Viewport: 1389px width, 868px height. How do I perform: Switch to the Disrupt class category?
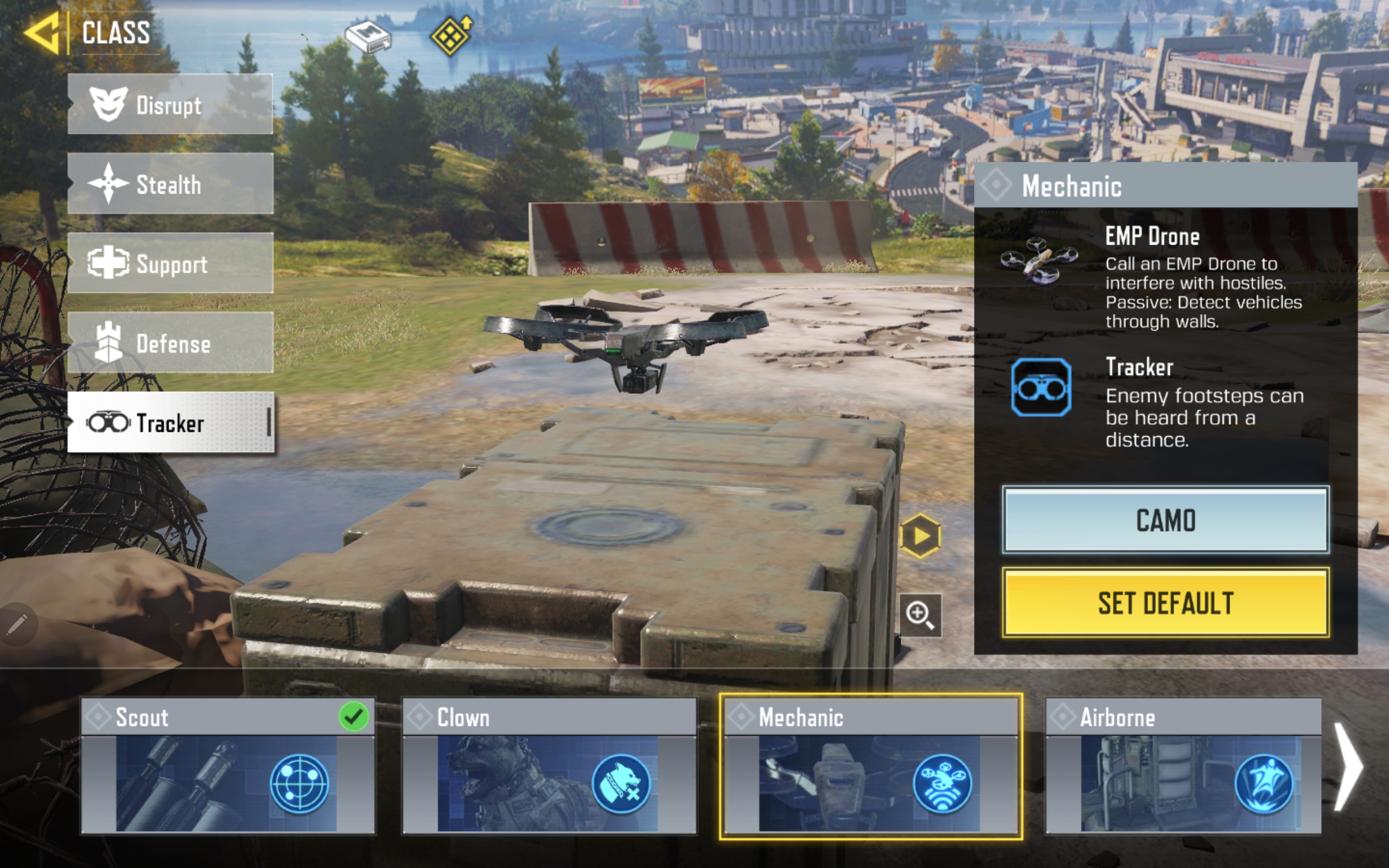coord(170,105)
